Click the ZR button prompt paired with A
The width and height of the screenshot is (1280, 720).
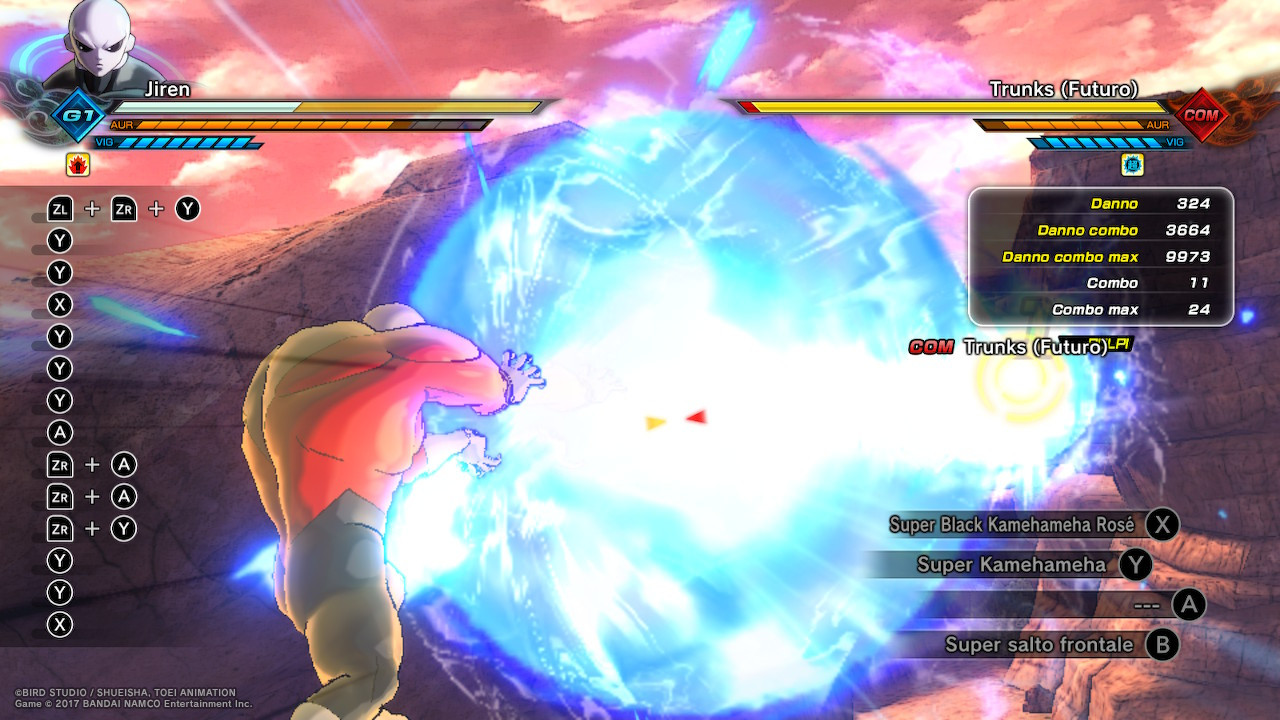(x=59, y=464)
